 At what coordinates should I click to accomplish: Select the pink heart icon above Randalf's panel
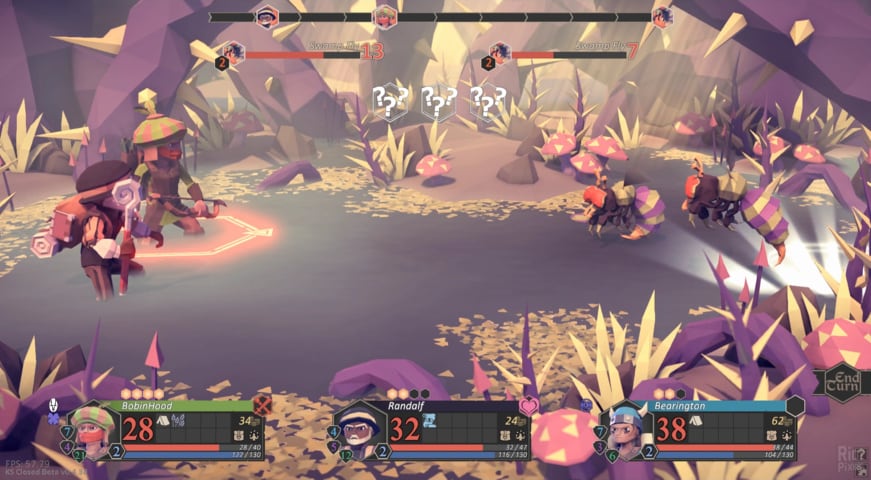(x=530, y=405)
